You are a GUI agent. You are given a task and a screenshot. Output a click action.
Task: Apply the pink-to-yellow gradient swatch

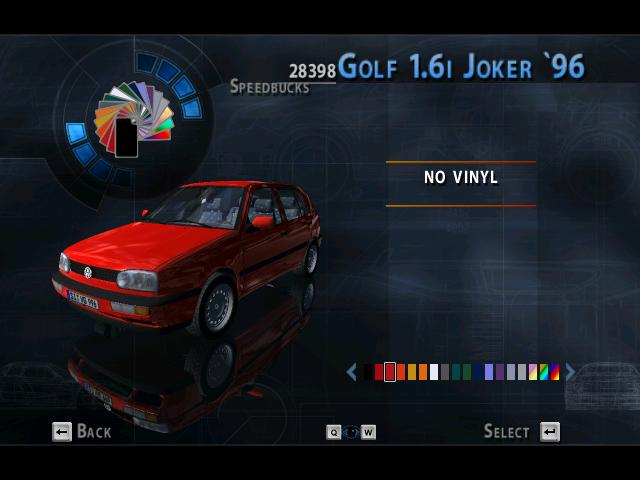[533, 372]
